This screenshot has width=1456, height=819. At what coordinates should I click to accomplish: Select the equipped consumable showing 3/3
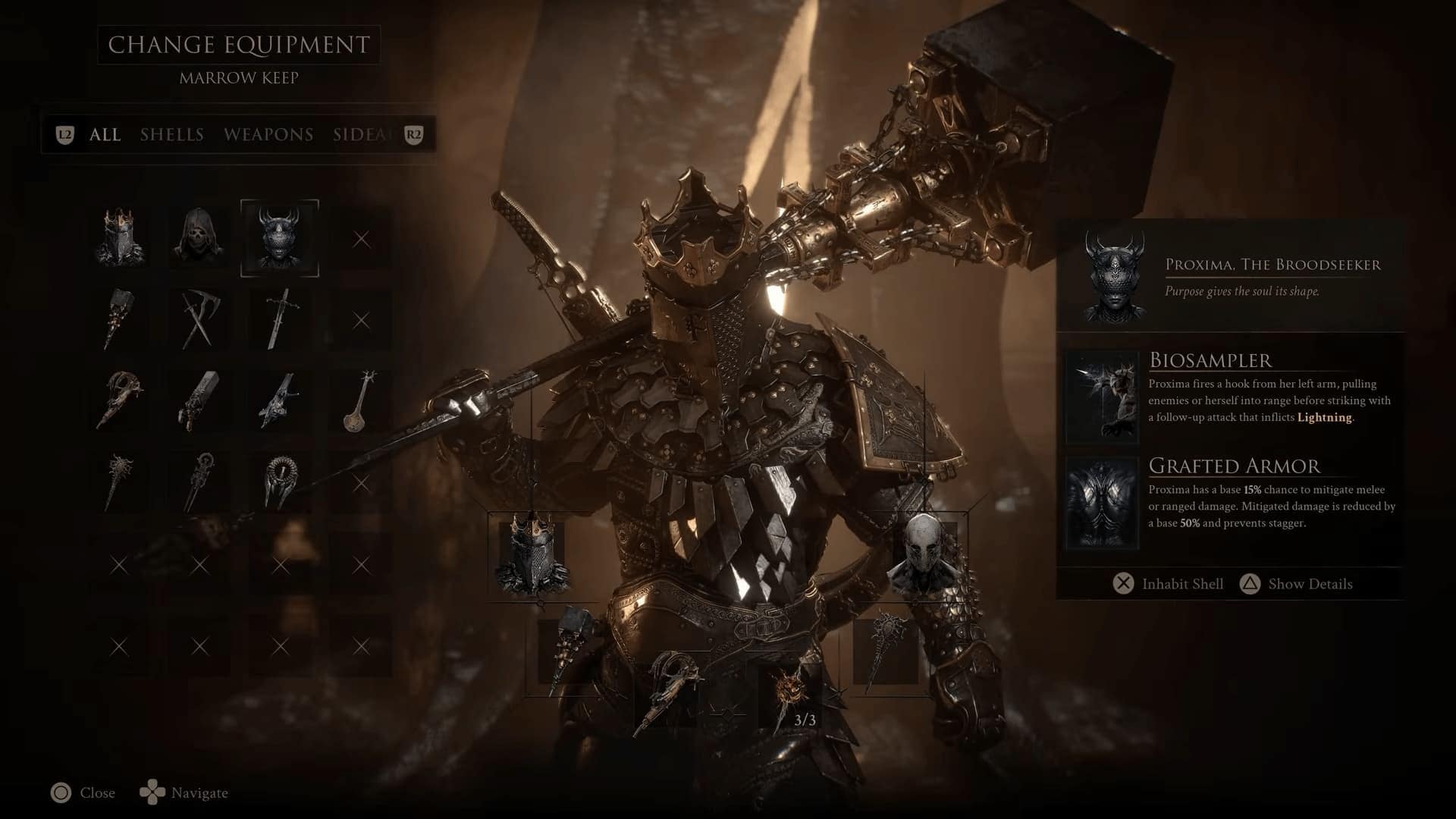(793, 694)
